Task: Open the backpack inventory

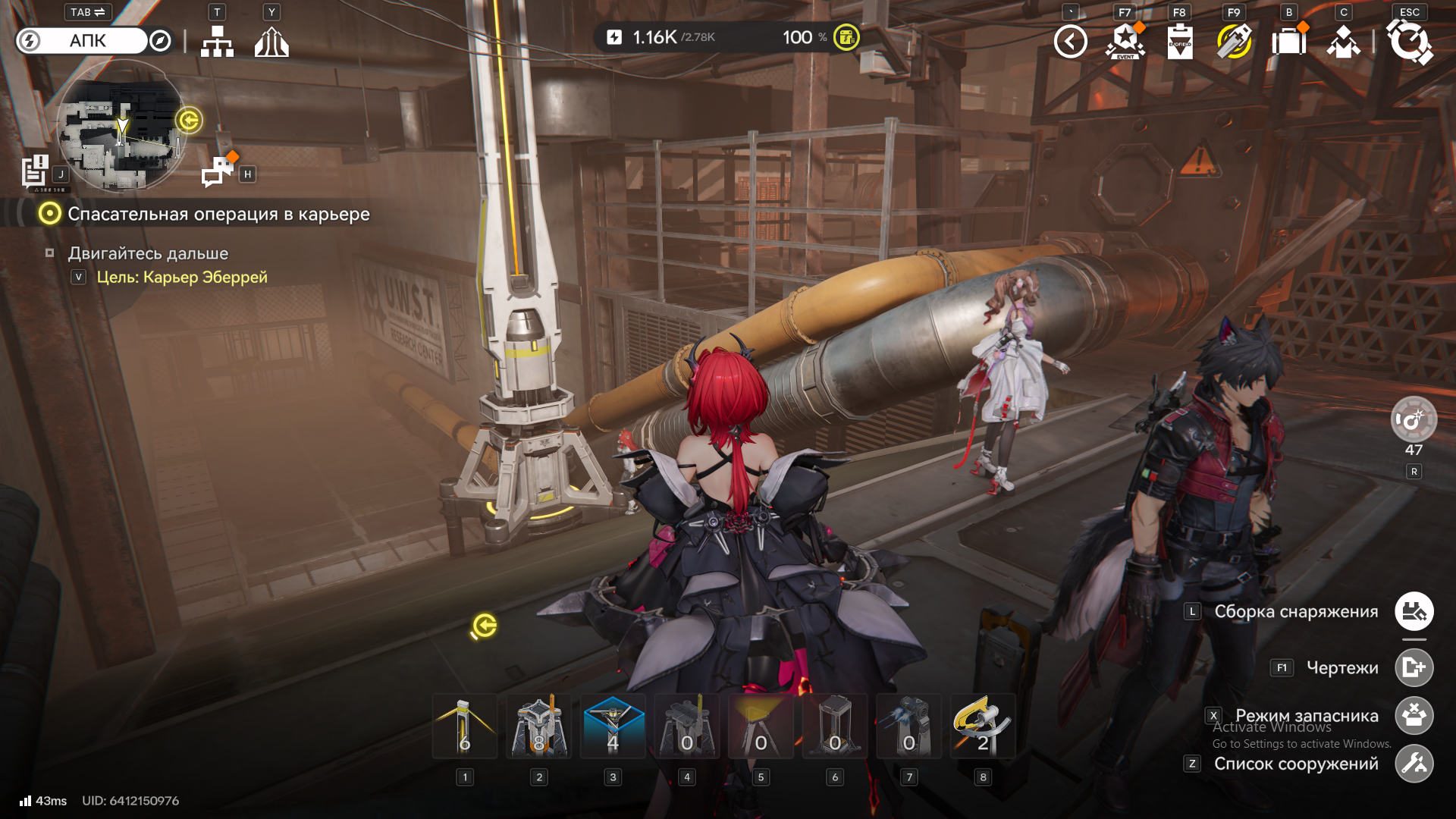Action: pyautogui.click(x=1288, y=42)
